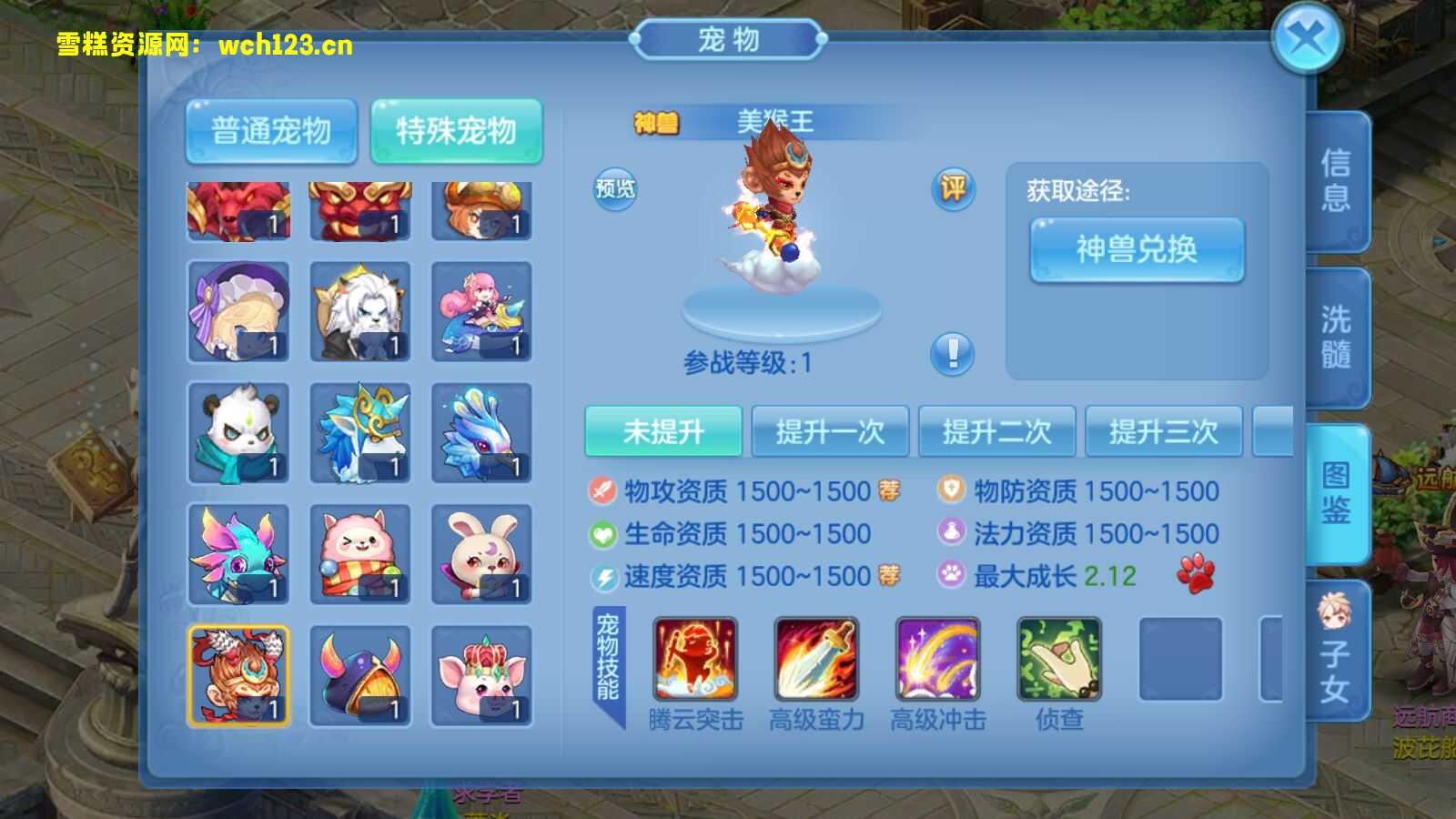The height and width of the screenshot is (819, 1456).
Task: Switch to the 普通宠物 tab
Action: [270, 130]
